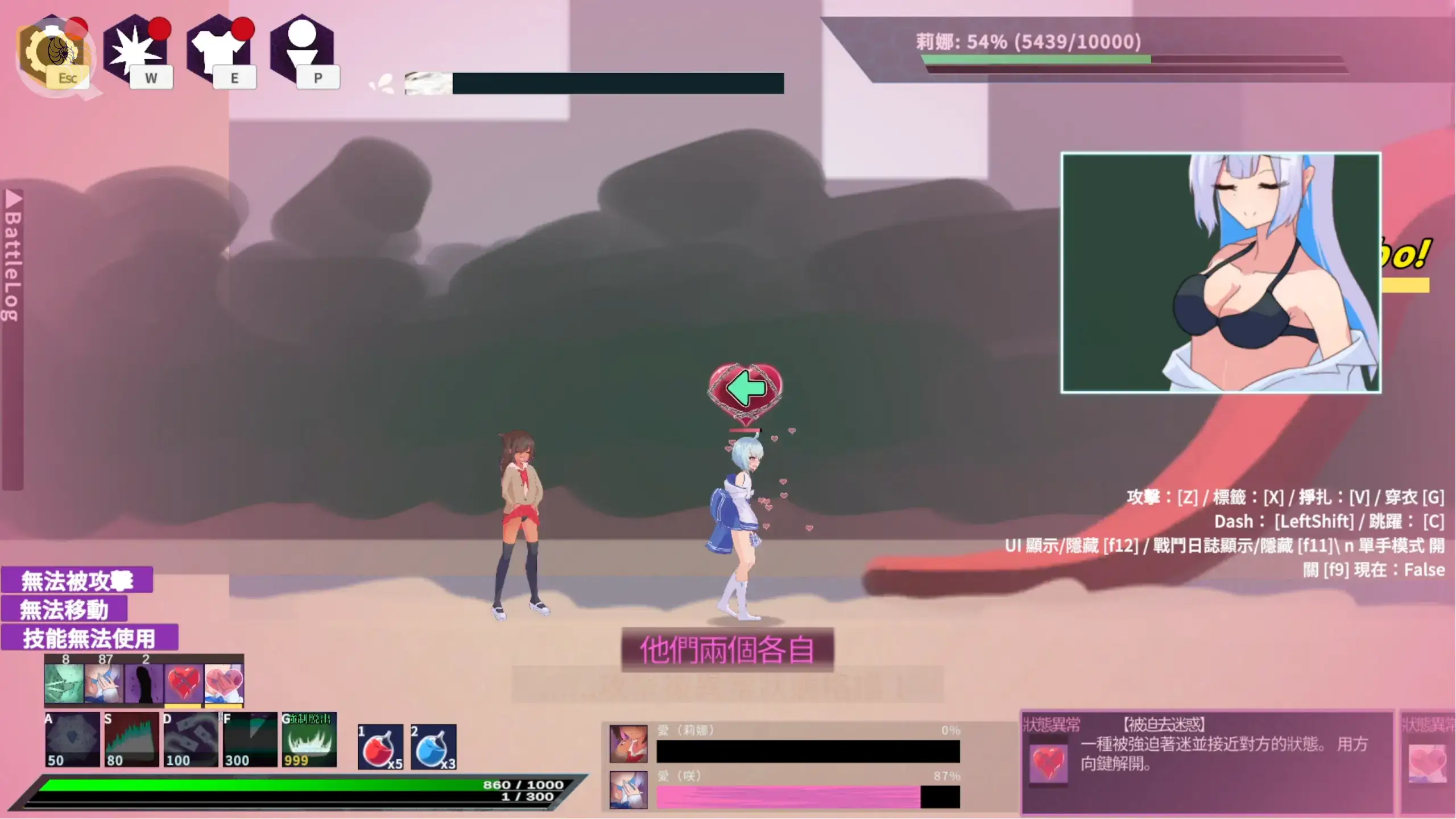Select the pink heart-frame status icon

click(x=224, y=683)
